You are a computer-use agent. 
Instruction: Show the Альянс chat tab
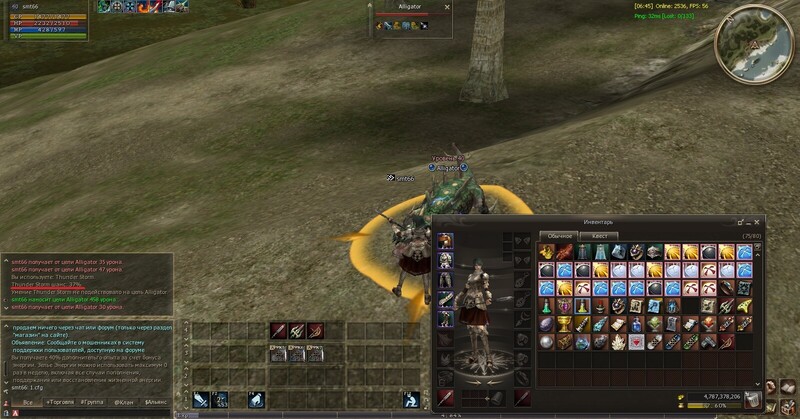pos(155,401)
